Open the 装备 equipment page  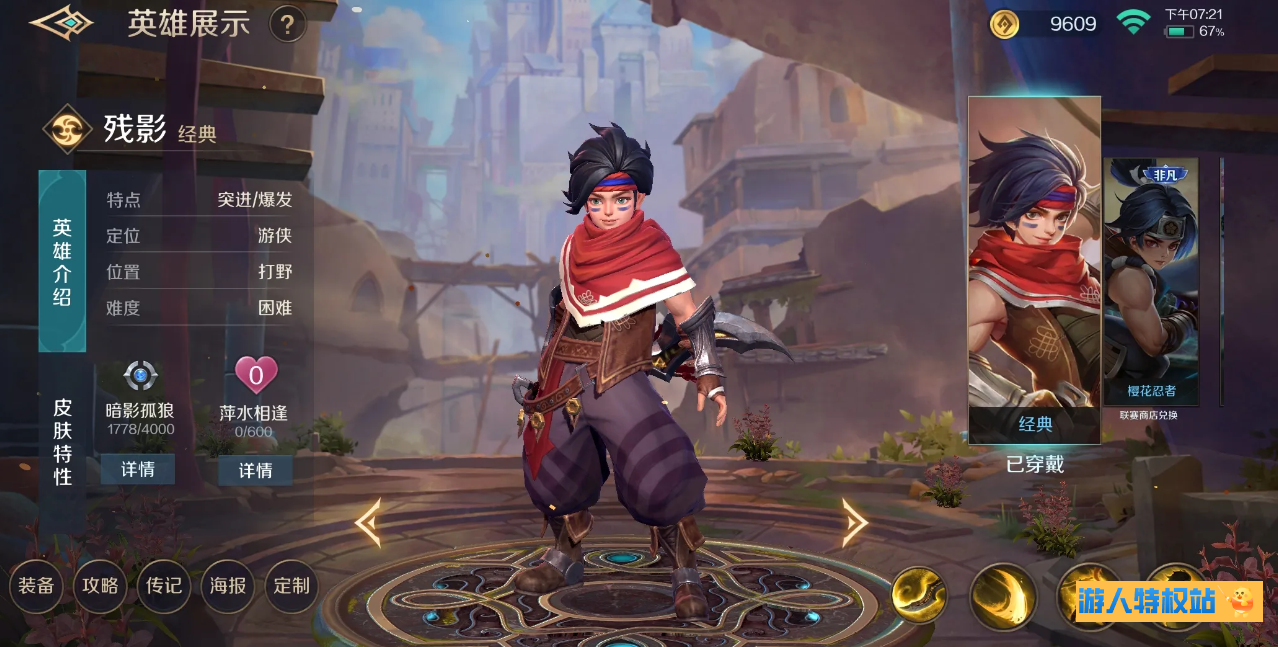[x=36, y=586]
